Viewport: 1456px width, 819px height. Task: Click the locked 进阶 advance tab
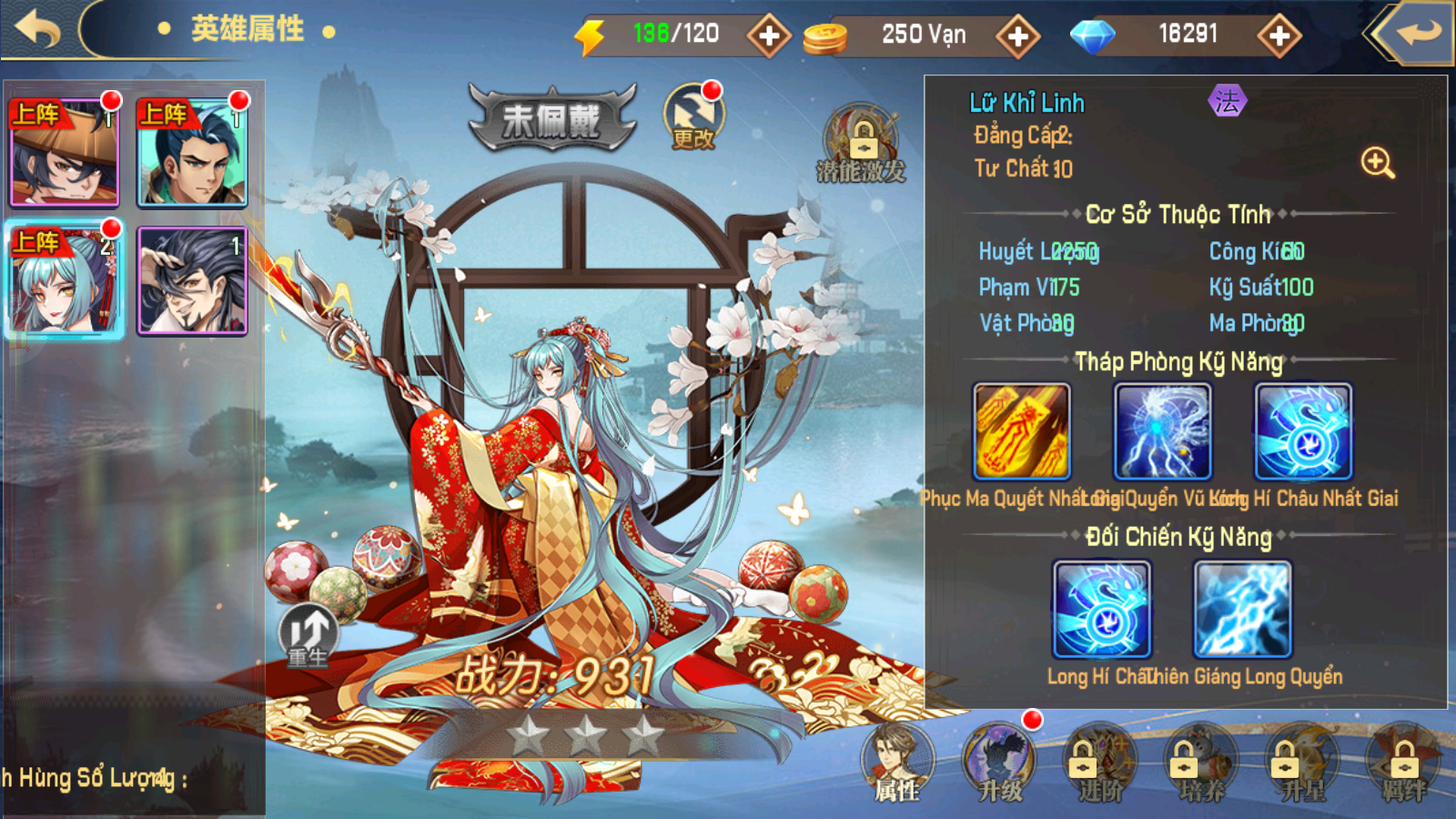tap(1100, 763)
